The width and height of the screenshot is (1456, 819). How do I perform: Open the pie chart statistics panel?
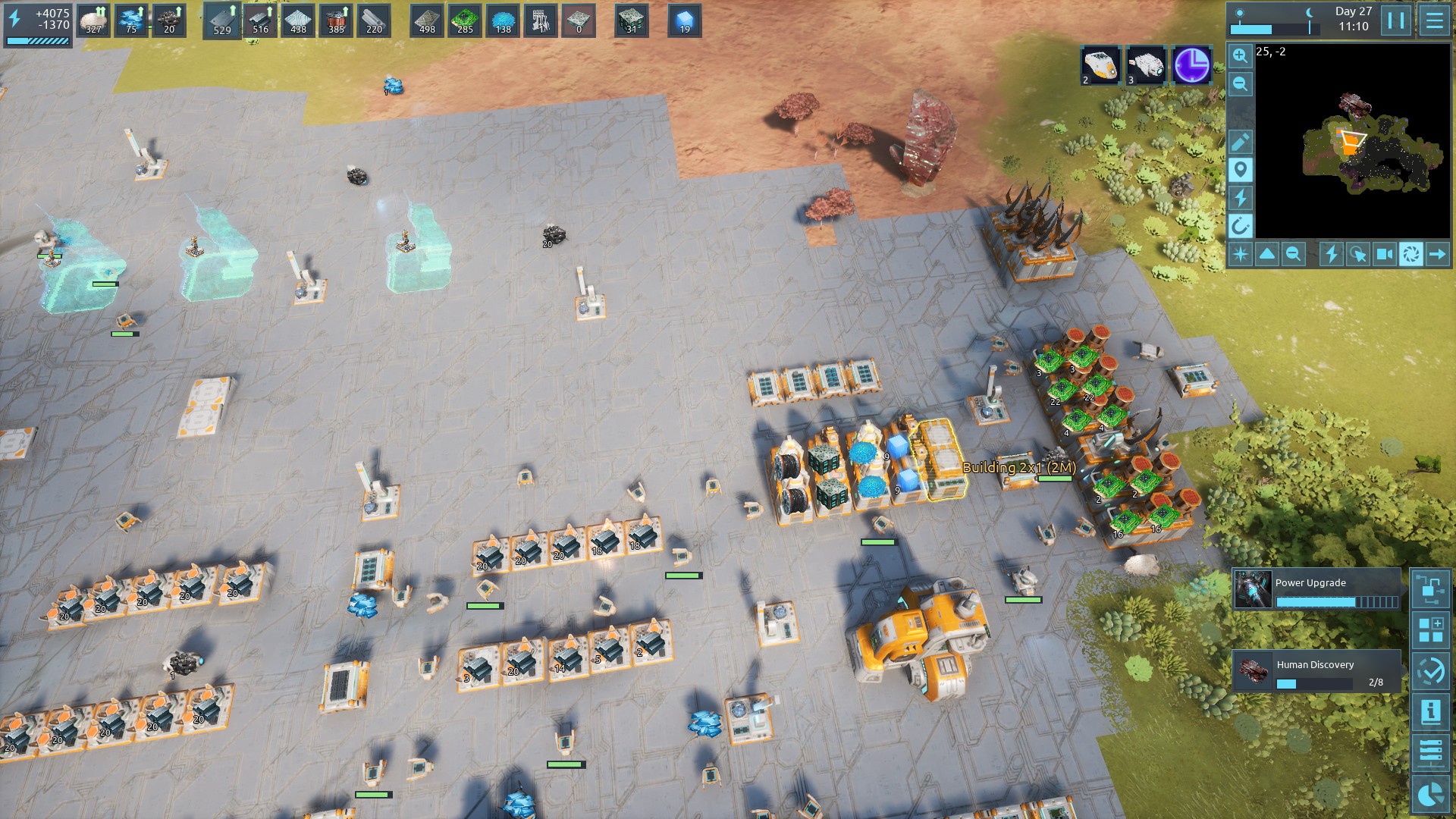[1430, 794]
